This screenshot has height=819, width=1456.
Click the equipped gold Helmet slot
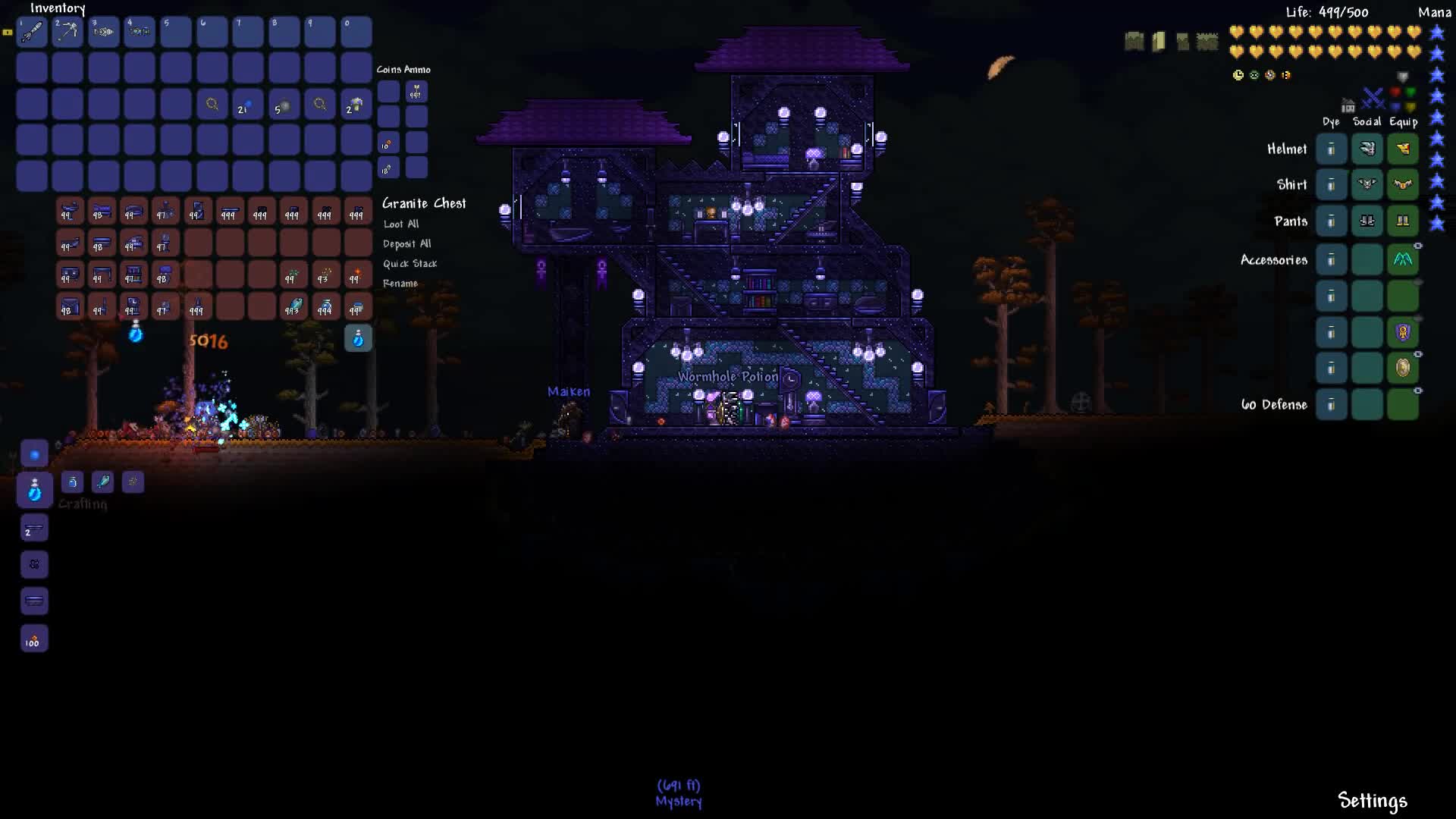[x=1403, y=148]
